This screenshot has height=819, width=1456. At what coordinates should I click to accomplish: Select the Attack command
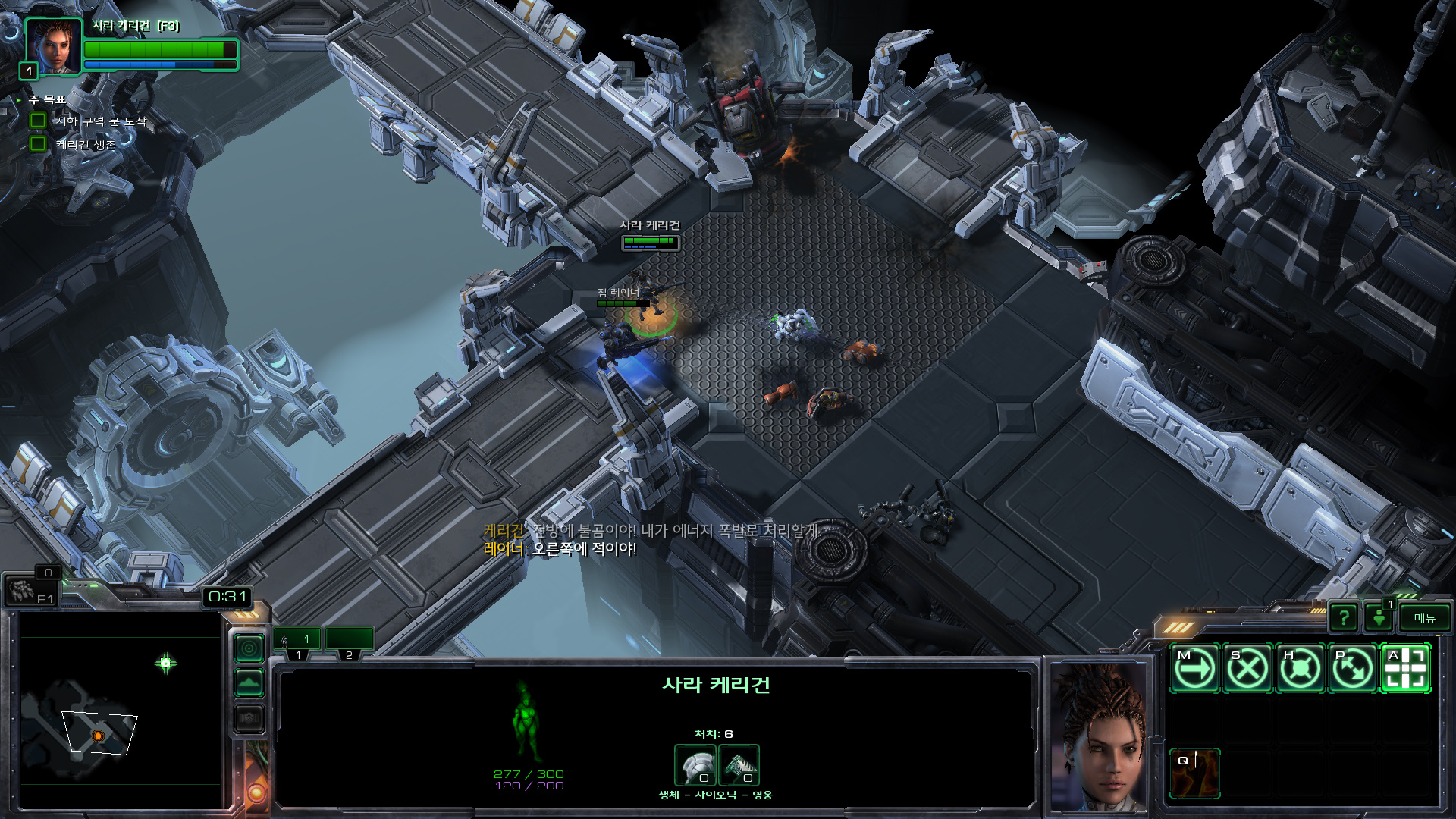tap(1406, 669)
